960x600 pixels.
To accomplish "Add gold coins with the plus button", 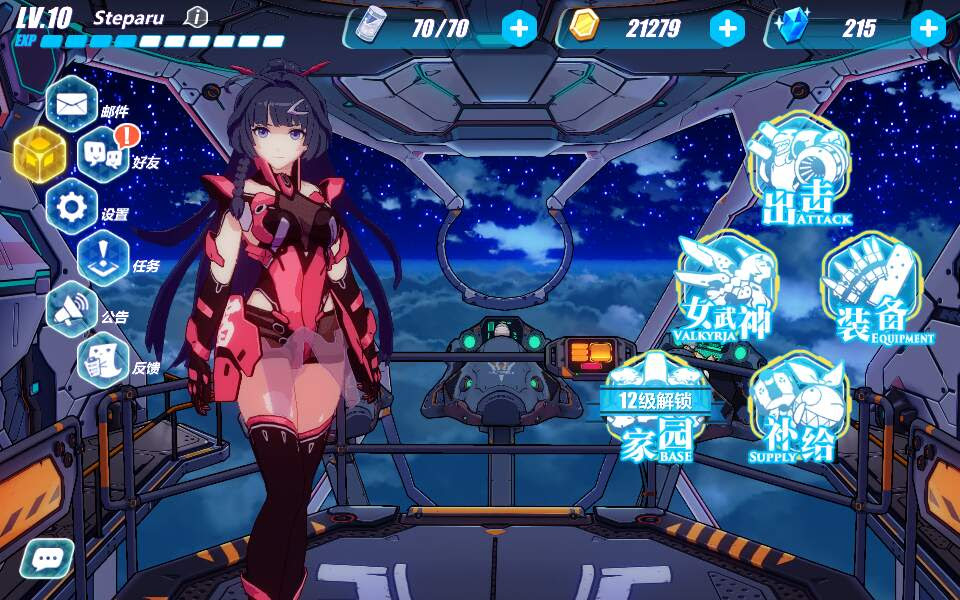I will point(727,28).
